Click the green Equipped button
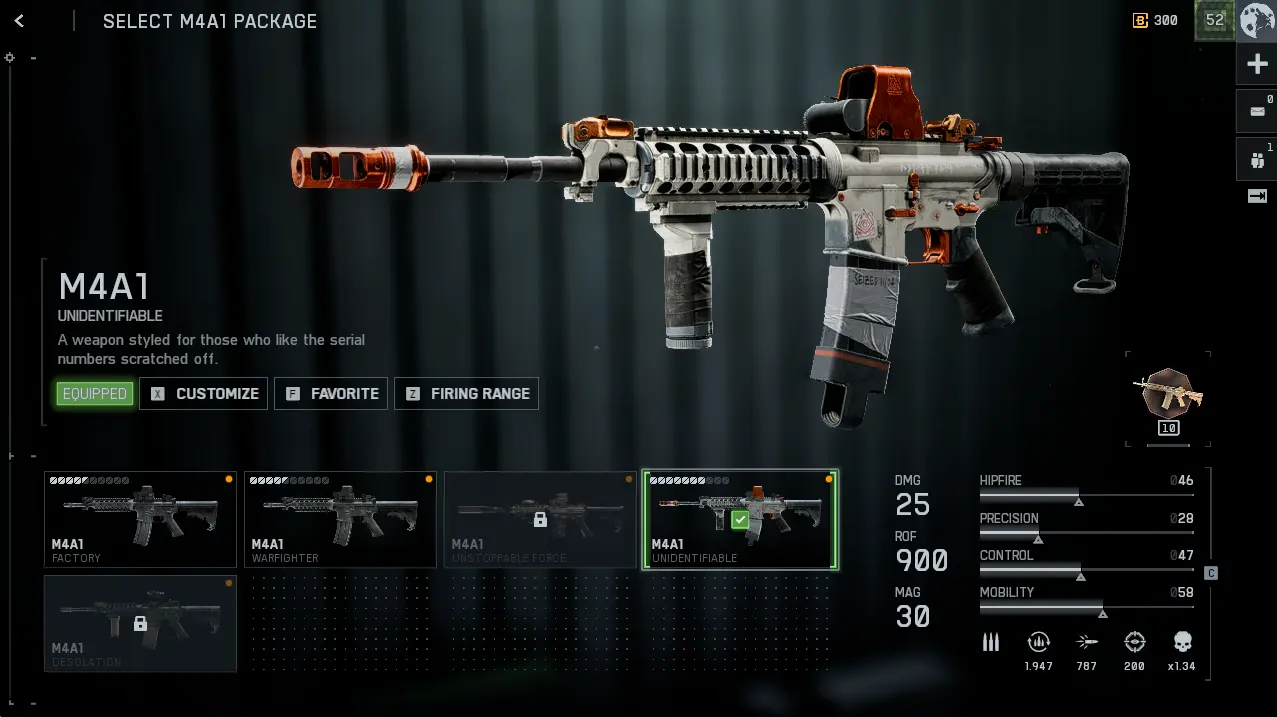Viewport: 1277px width, 717px height. [x=95, y=394]
